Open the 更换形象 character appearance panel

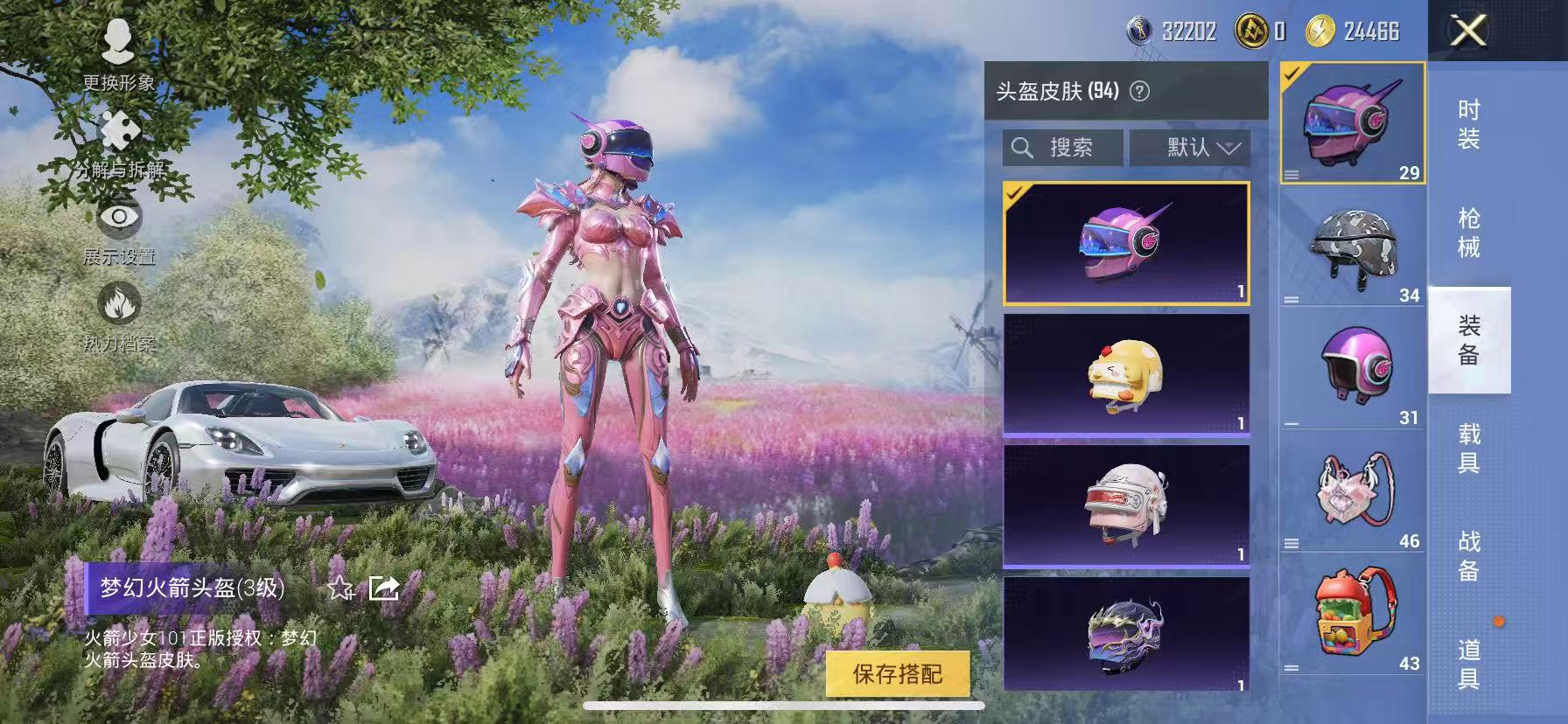click(120, 53)
